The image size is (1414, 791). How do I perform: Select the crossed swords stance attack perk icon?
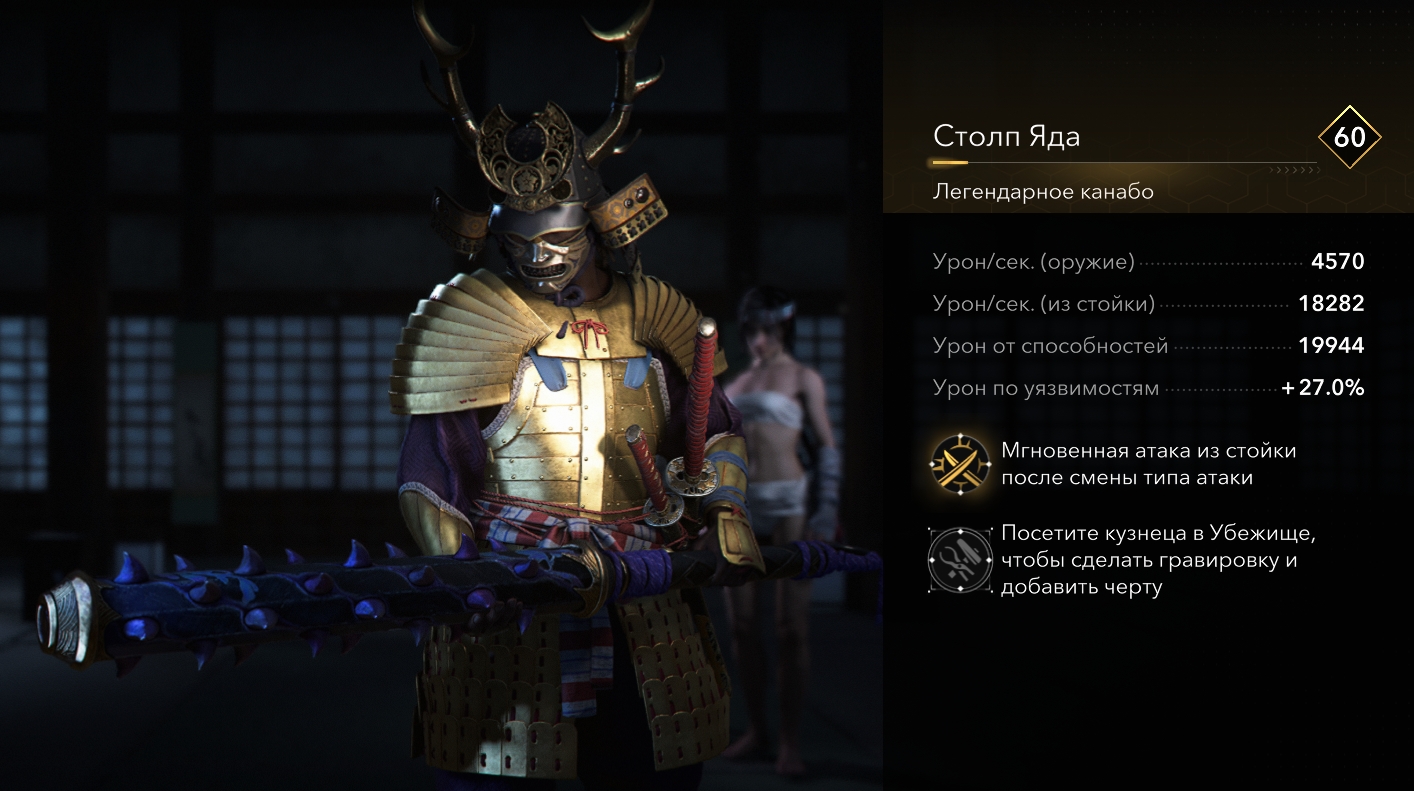tap(960, 465)
